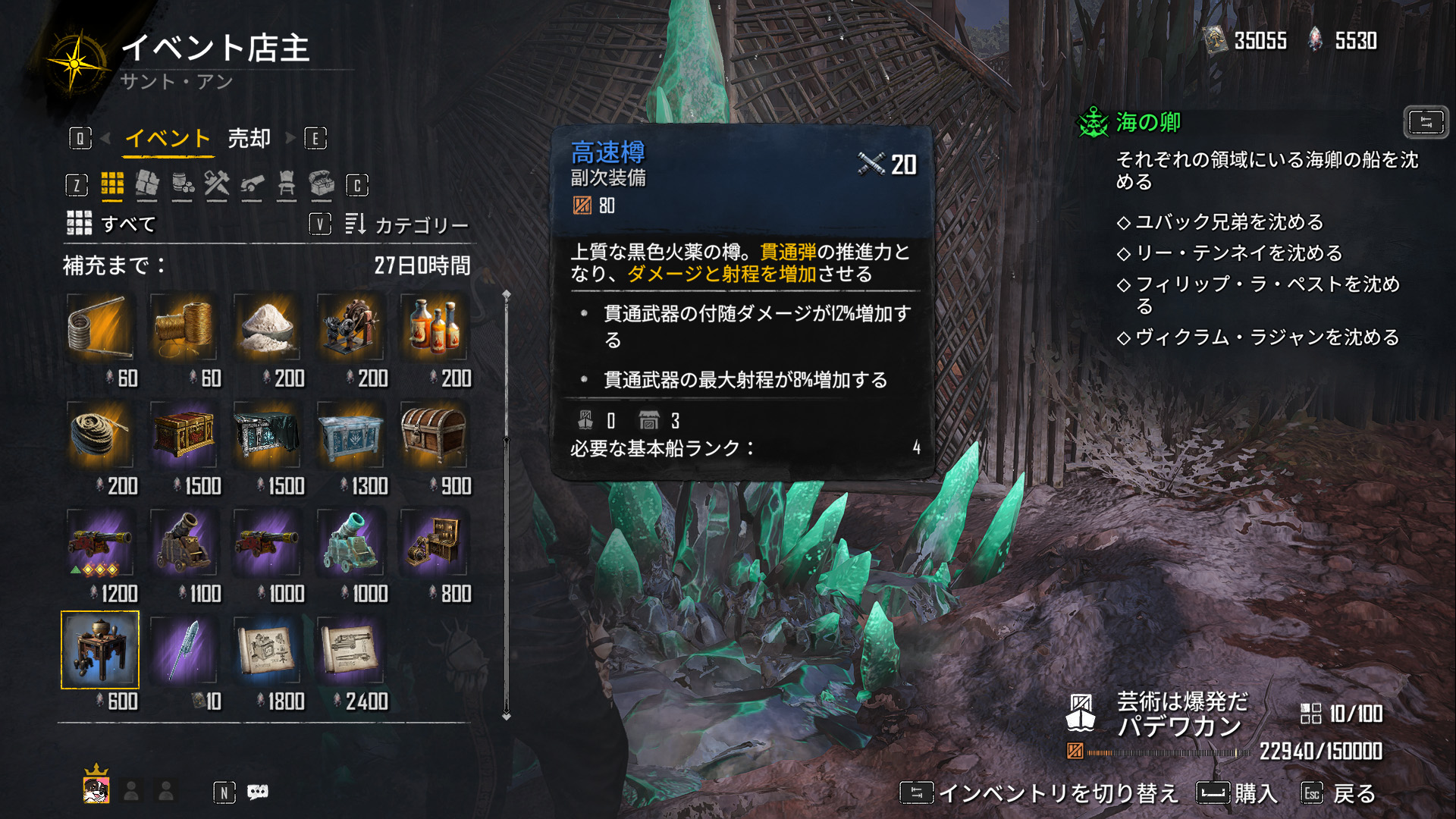This screenshot has height=819, width=1456.
Task: Select the silver spear item costing 10
Action: [183, 650]
